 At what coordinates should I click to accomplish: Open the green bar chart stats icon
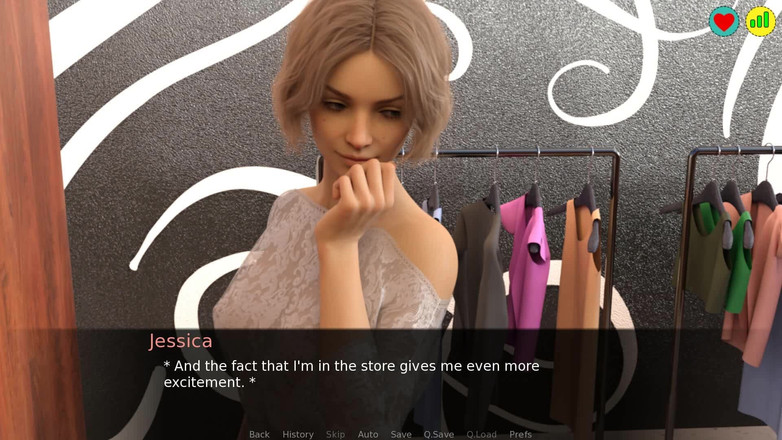[x=760, y=21]
